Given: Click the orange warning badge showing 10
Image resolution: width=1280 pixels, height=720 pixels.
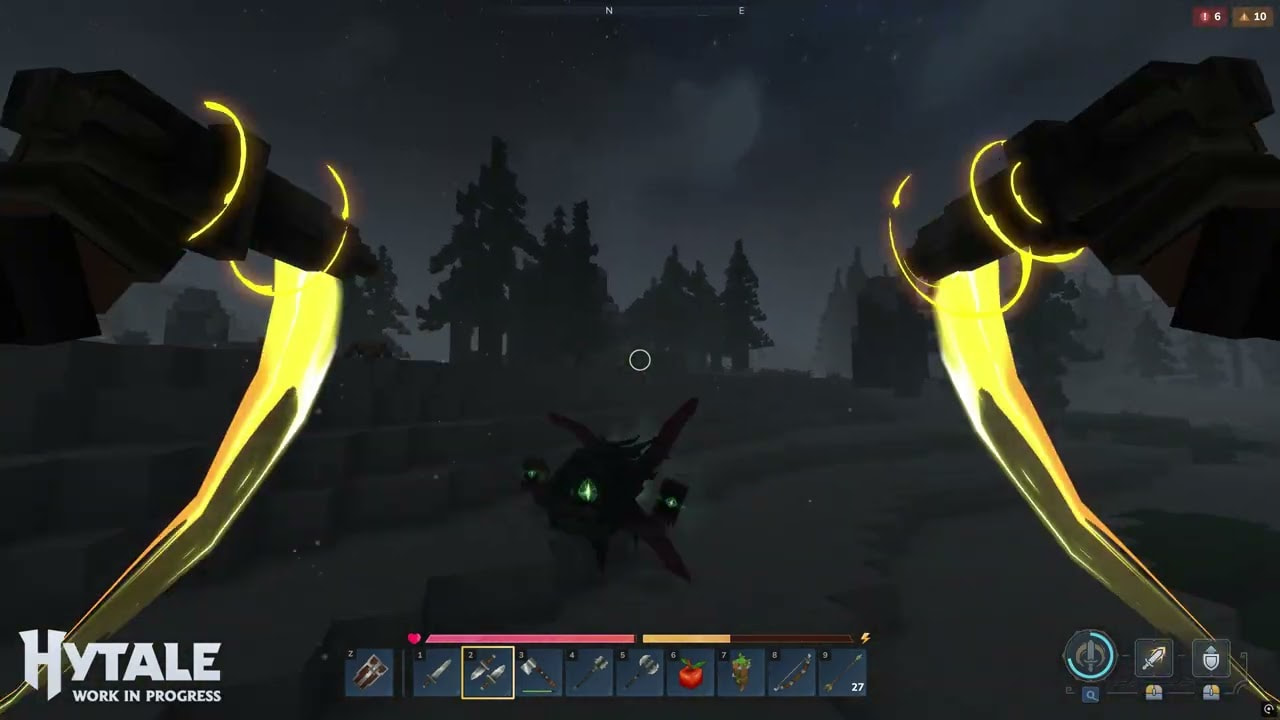Looking at the screenshot, I should point(1252,16).
